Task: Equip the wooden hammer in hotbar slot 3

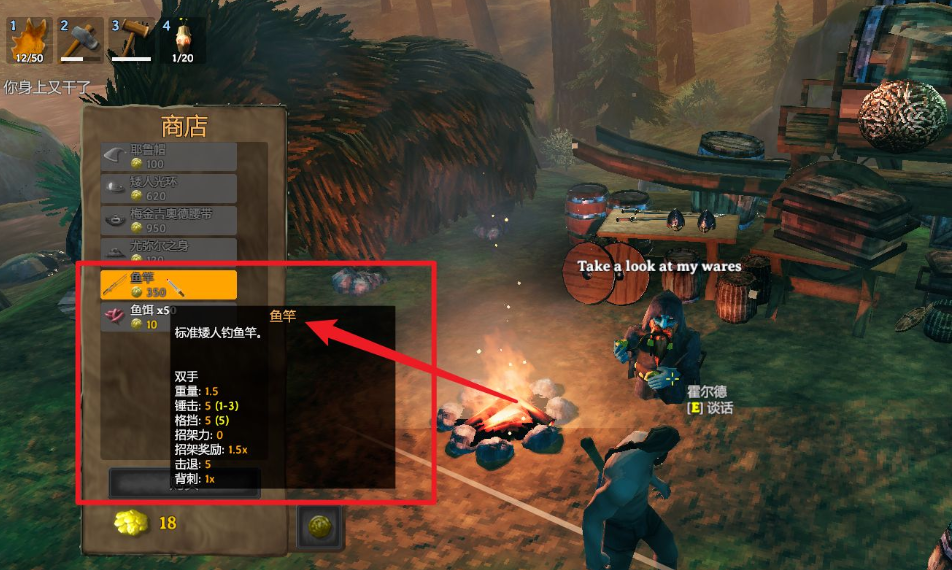Action: coord(131,41)
